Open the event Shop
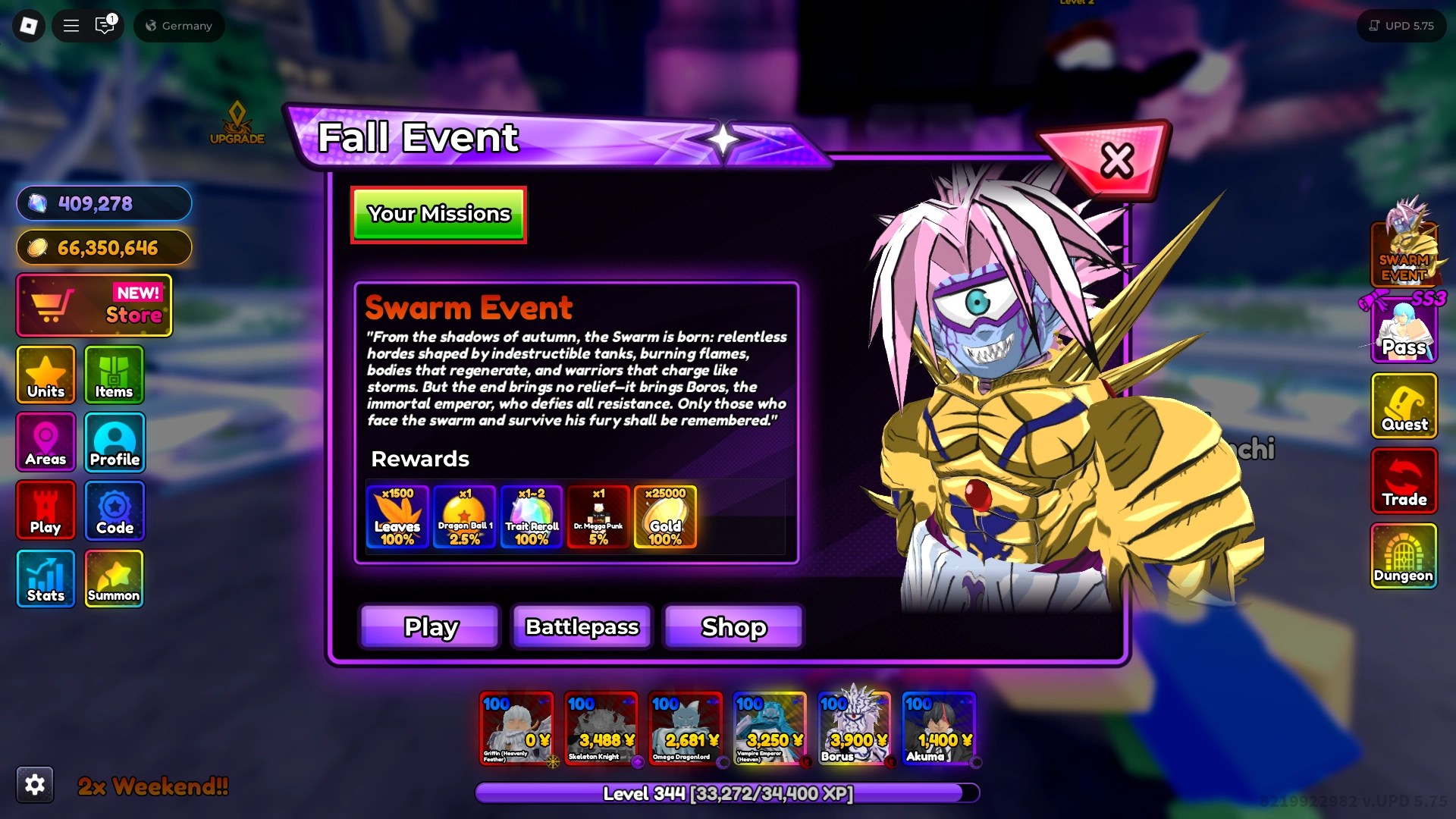Image resolution: width=1456 pixels, height=819 pixels. tap(733, 626)
